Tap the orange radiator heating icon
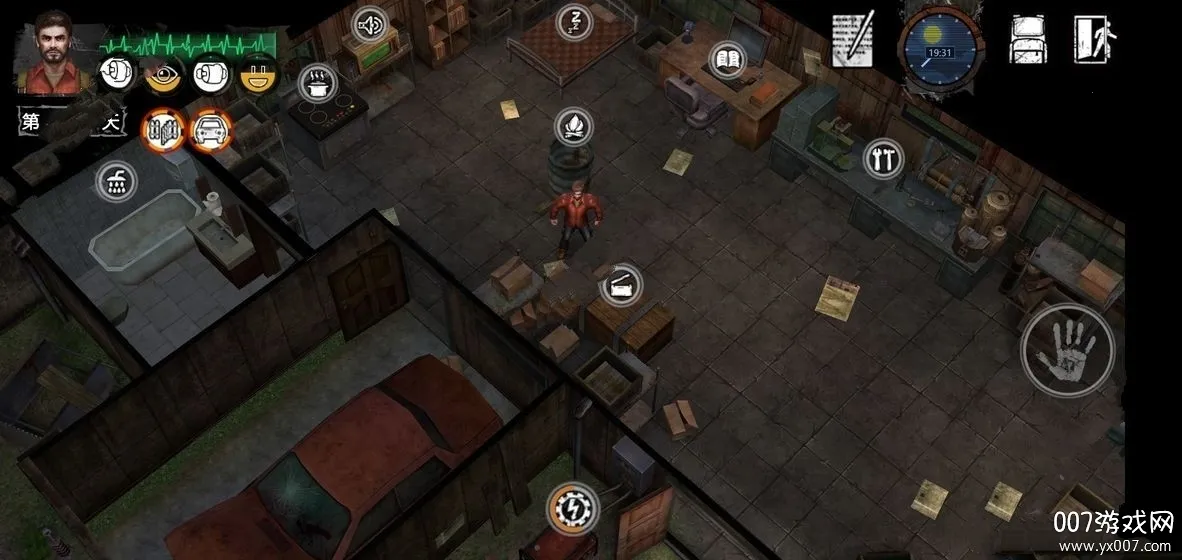This screenshot has width=1182, height=560. 163,128
